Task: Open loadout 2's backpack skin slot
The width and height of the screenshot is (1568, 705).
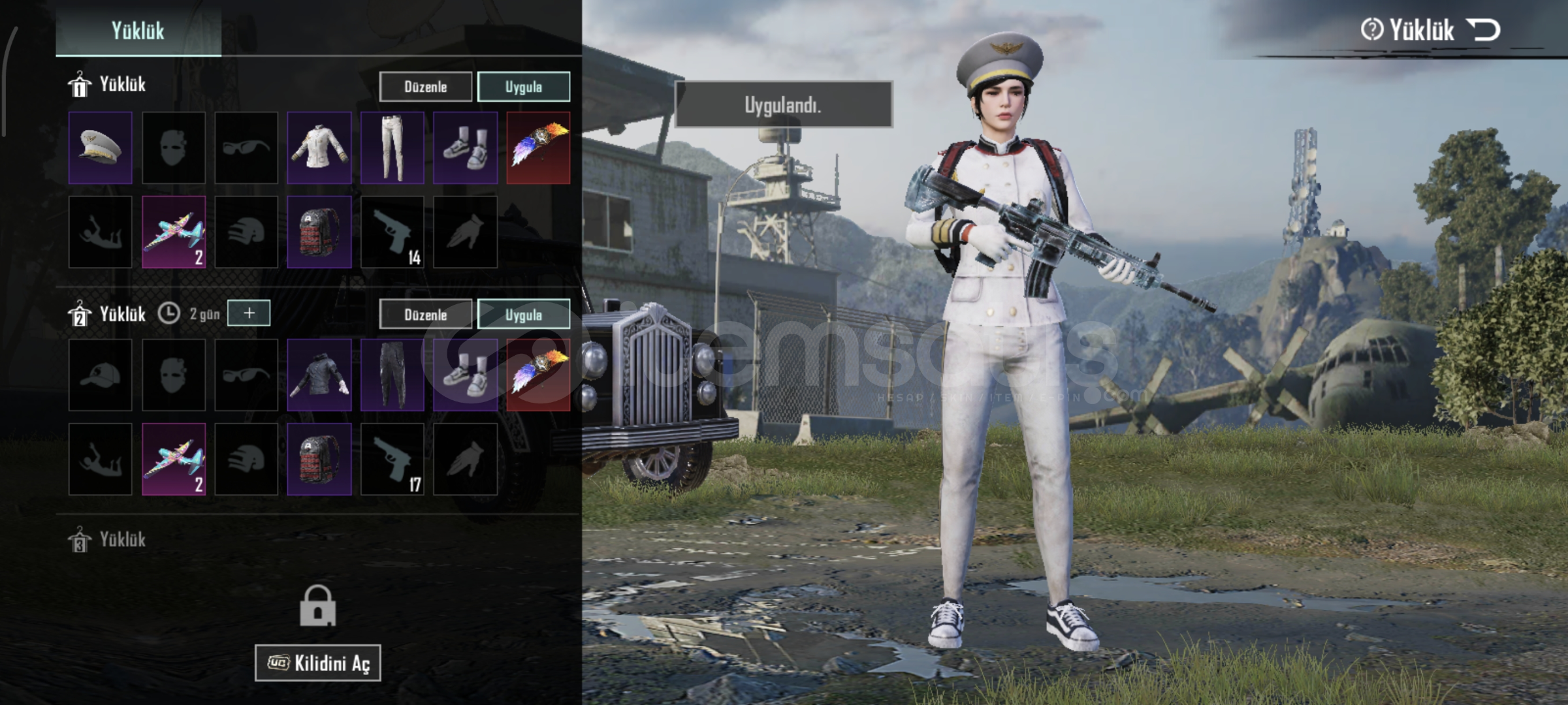Action: (319, 459)
